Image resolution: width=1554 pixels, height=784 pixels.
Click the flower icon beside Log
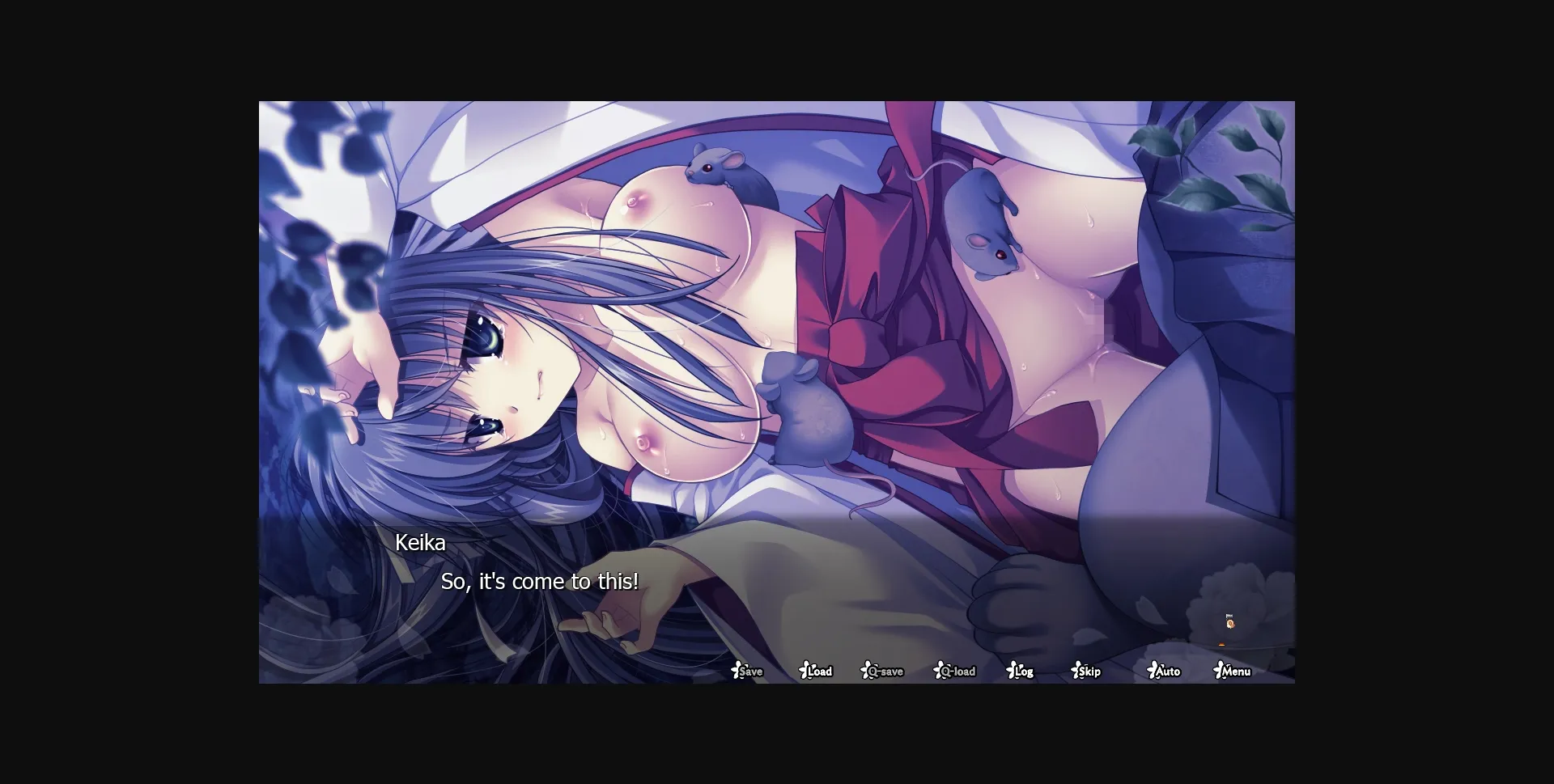point(1011,671)
